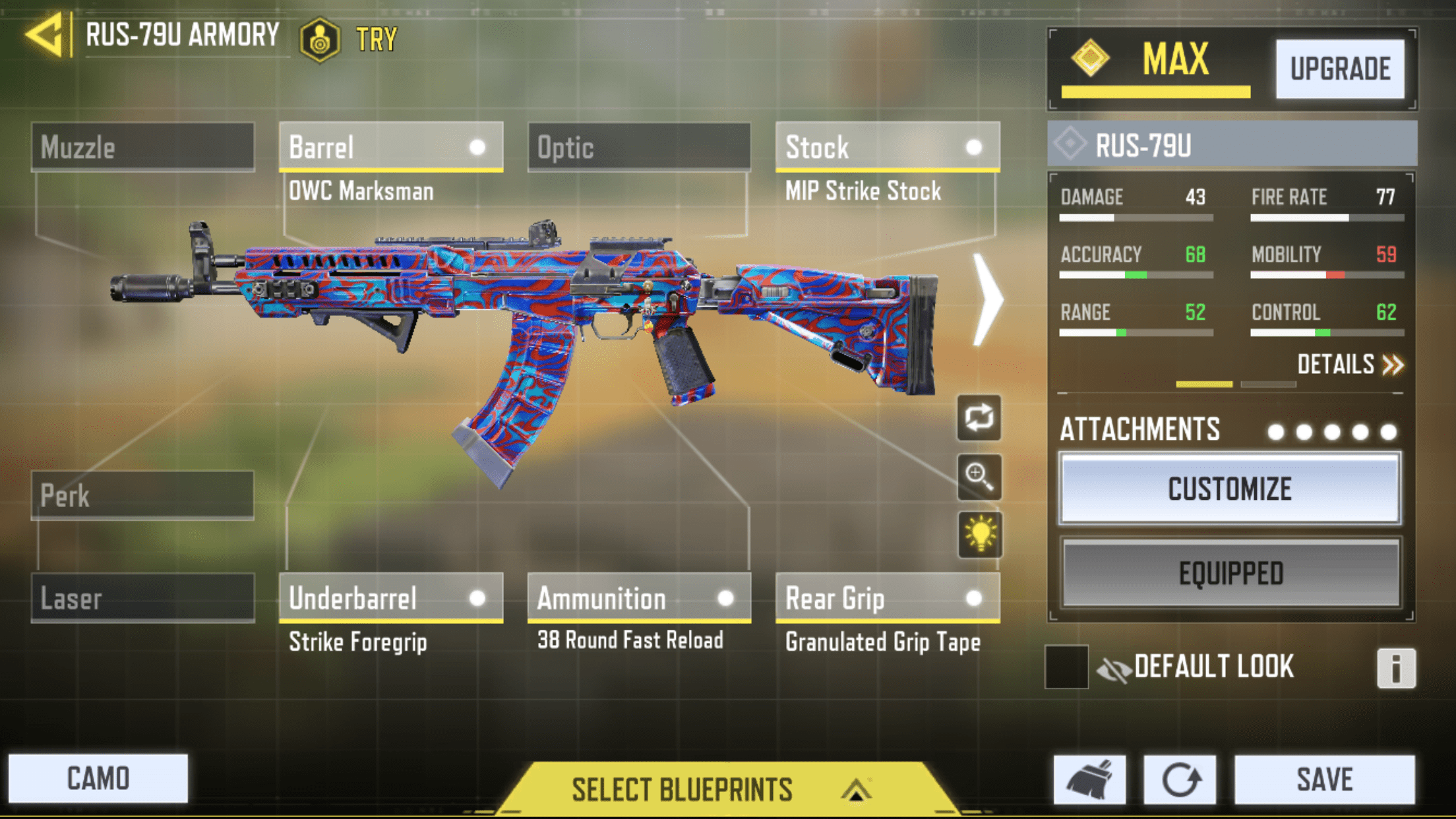Open the Underbarrel attachment slot
Viewport: 1456px width, 819px height.
[x=390, y=598]
